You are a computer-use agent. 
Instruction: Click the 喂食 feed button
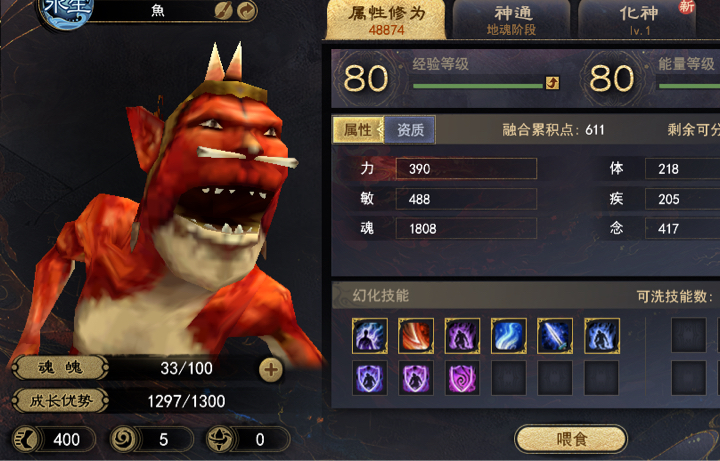tap(570, 439)
